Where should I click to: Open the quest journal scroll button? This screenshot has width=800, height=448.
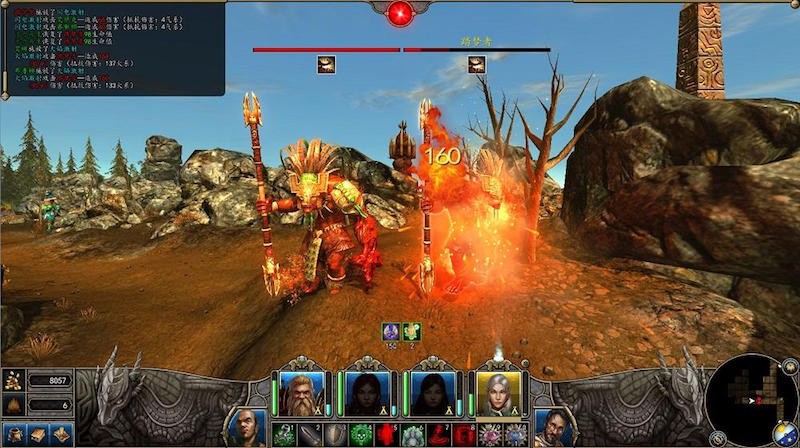pyautogui.click(x=62, y=434)
